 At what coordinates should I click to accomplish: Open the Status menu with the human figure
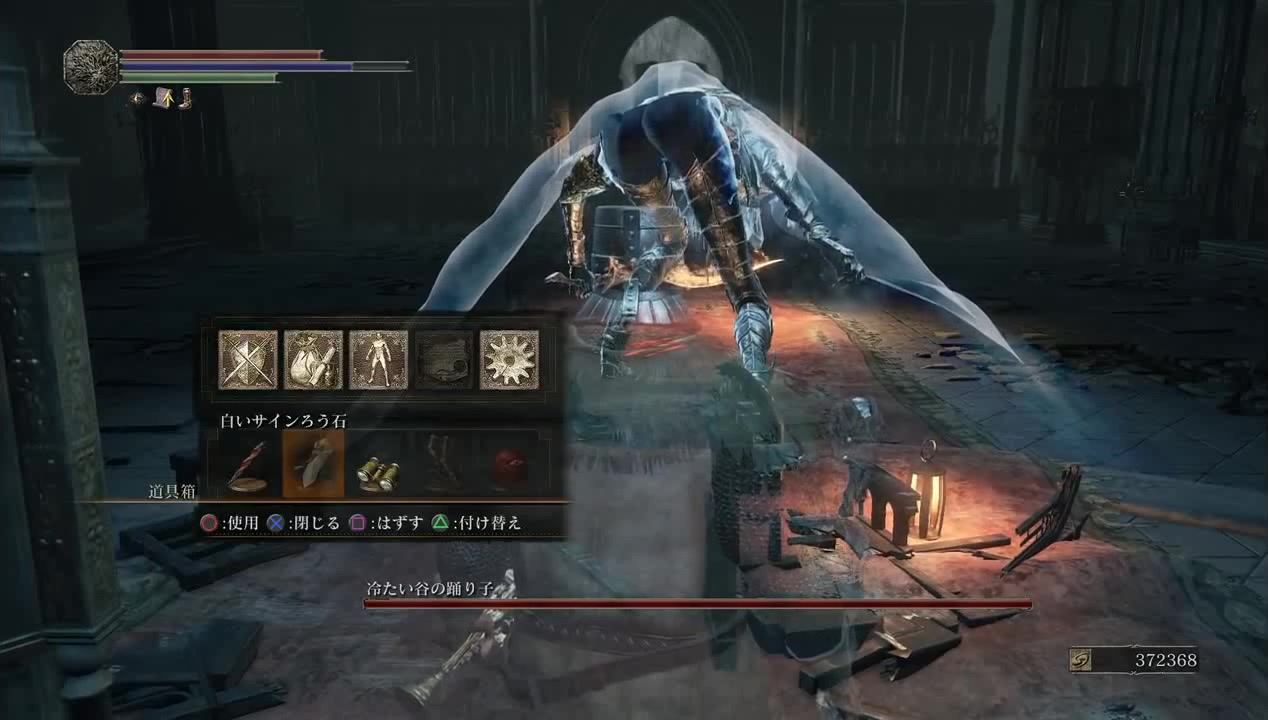379,360
